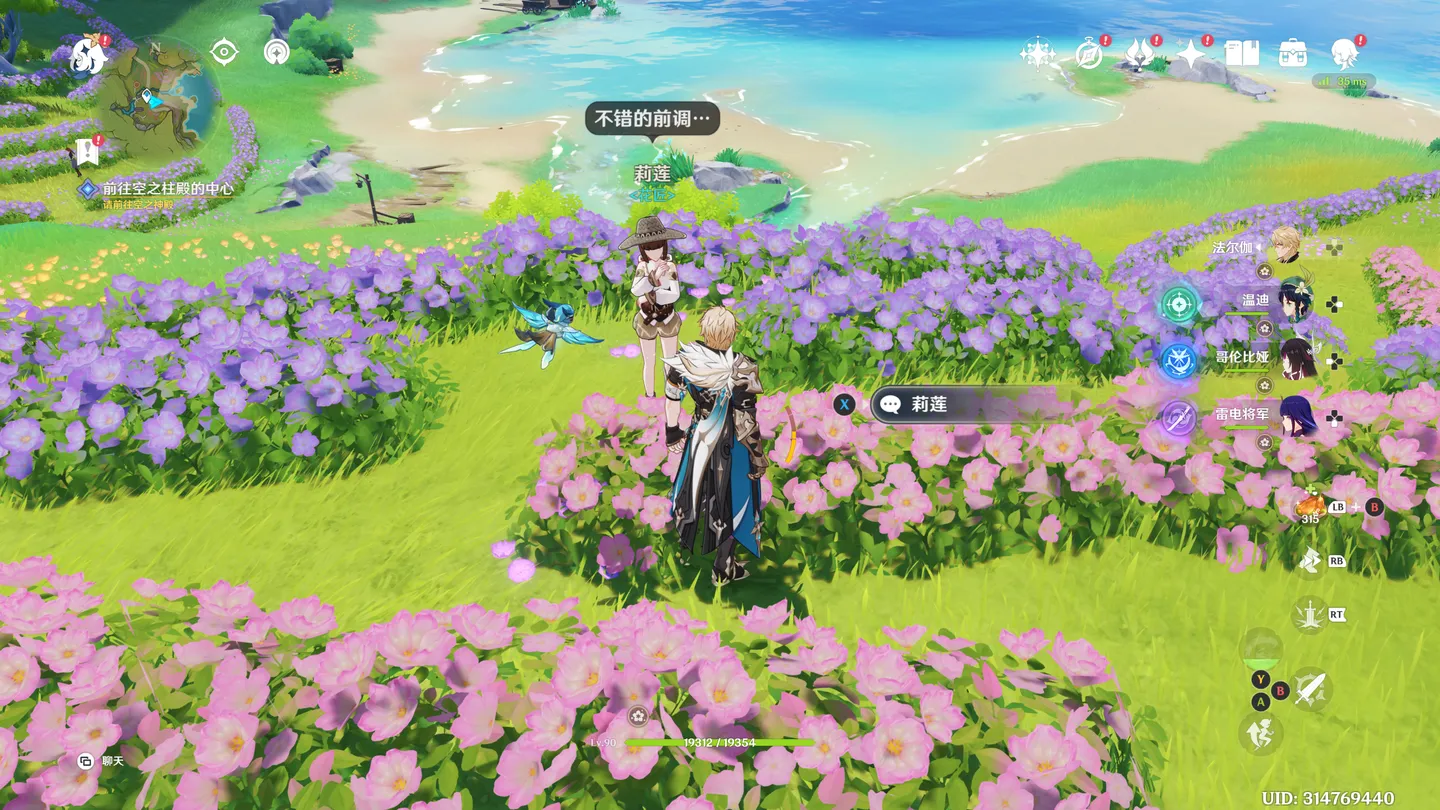1440x810 pixels.
Task: Trigger the sword normal attack icon
Action: (1310, 688)
